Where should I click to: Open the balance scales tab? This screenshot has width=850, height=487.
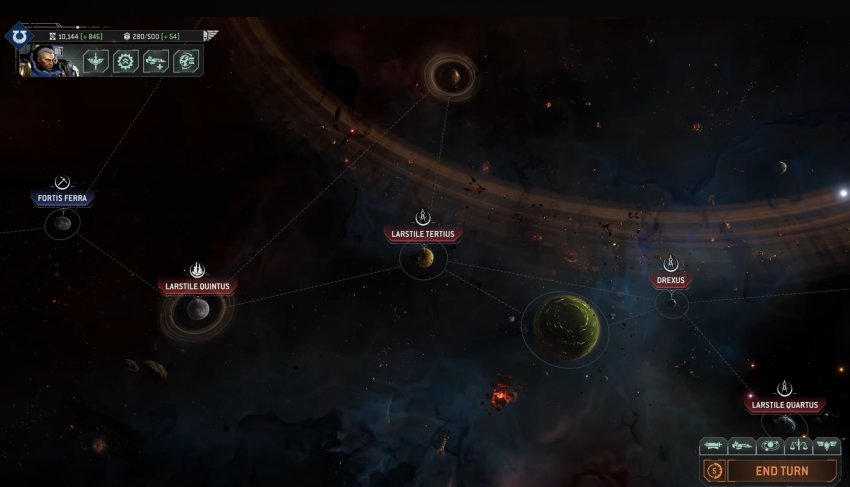coord(798,446)
